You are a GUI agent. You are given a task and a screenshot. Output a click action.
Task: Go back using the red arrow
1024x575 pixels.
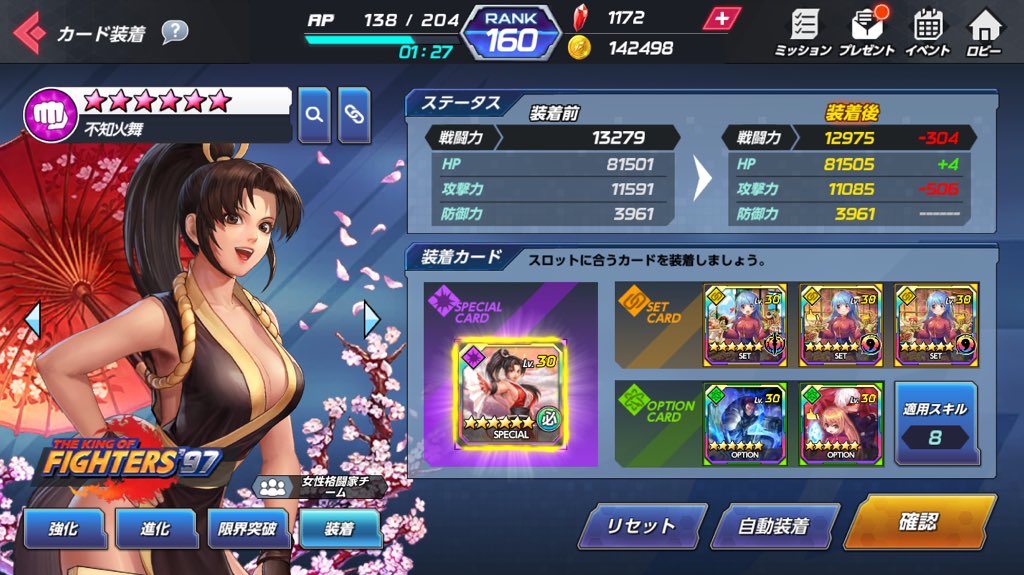pyautogui.click(x=27, y=33)
